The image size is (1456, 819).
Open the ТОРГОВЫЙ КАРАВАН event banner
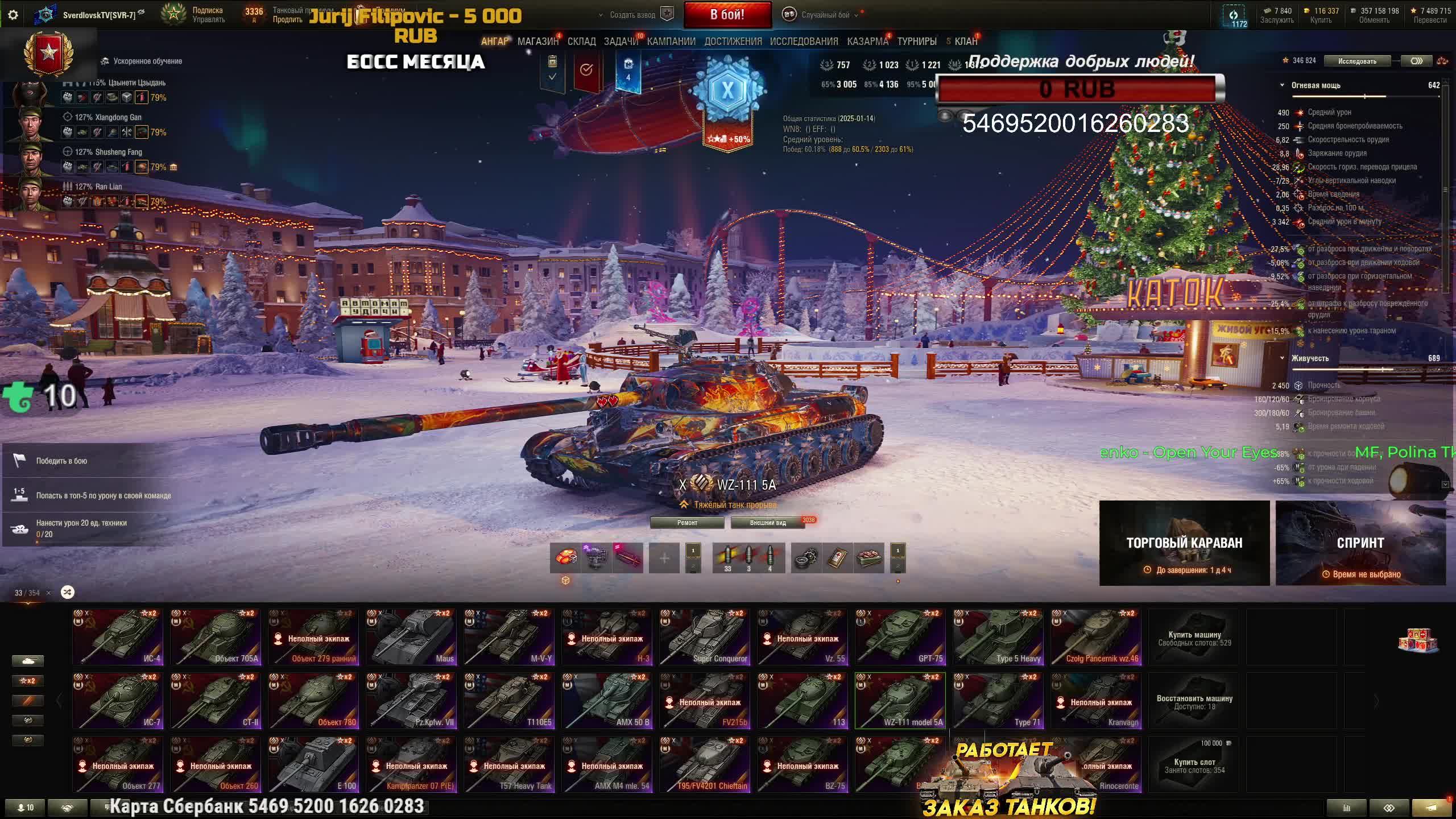[1184, 543]
